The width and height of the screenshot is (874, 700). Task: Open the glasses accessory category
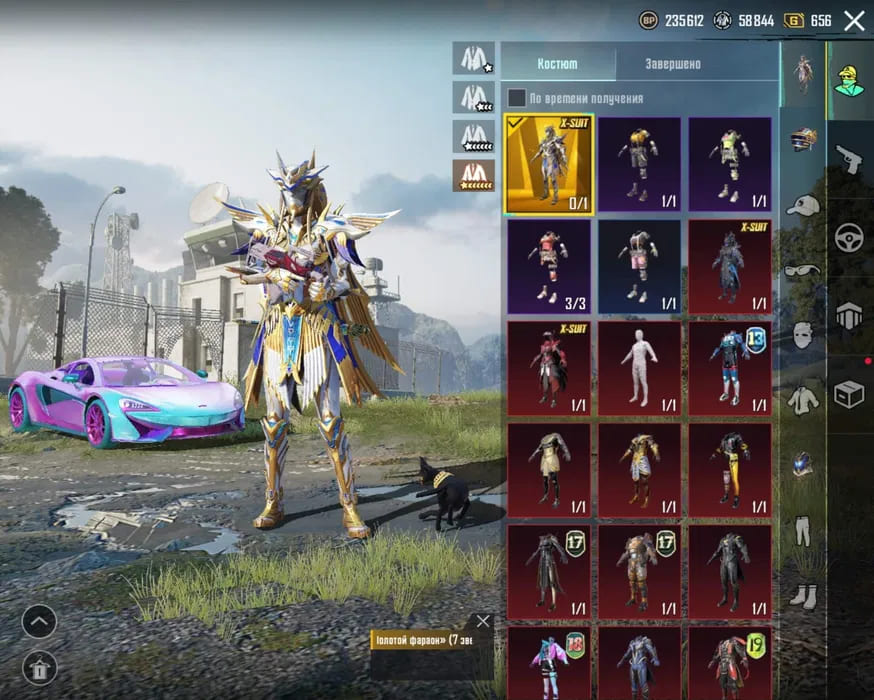click(x=803, y=270)
